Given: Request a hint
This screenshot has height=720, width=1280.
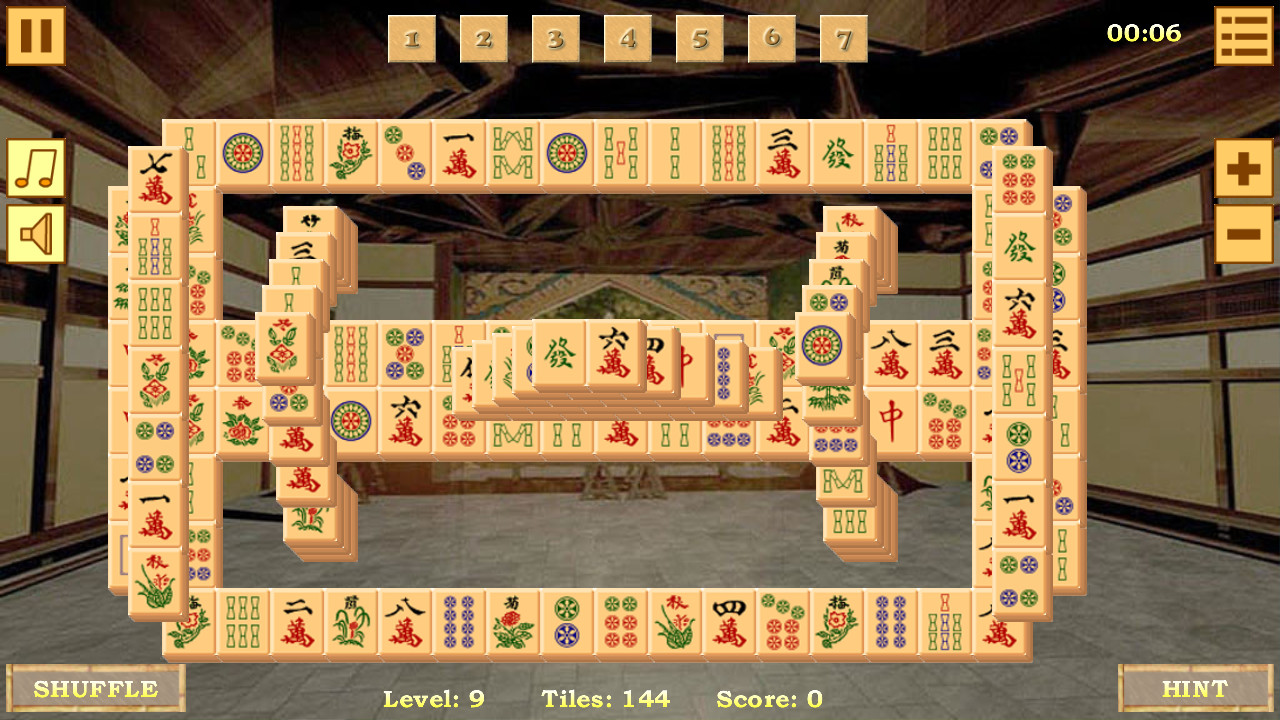Looking at the screenshot, I should click(1196, 688).
